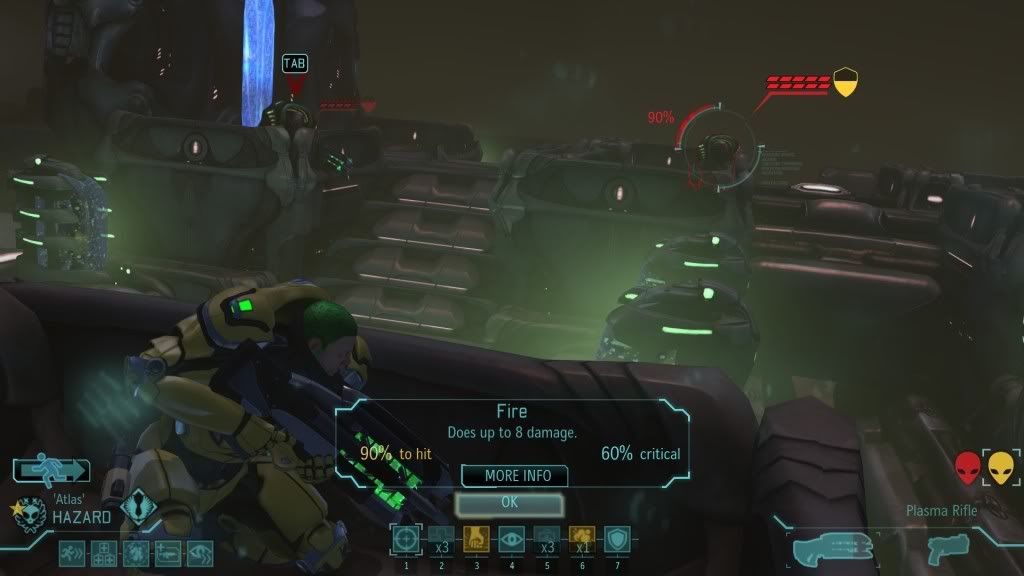Open MORE INFO on the Fire action

(514, 476)
